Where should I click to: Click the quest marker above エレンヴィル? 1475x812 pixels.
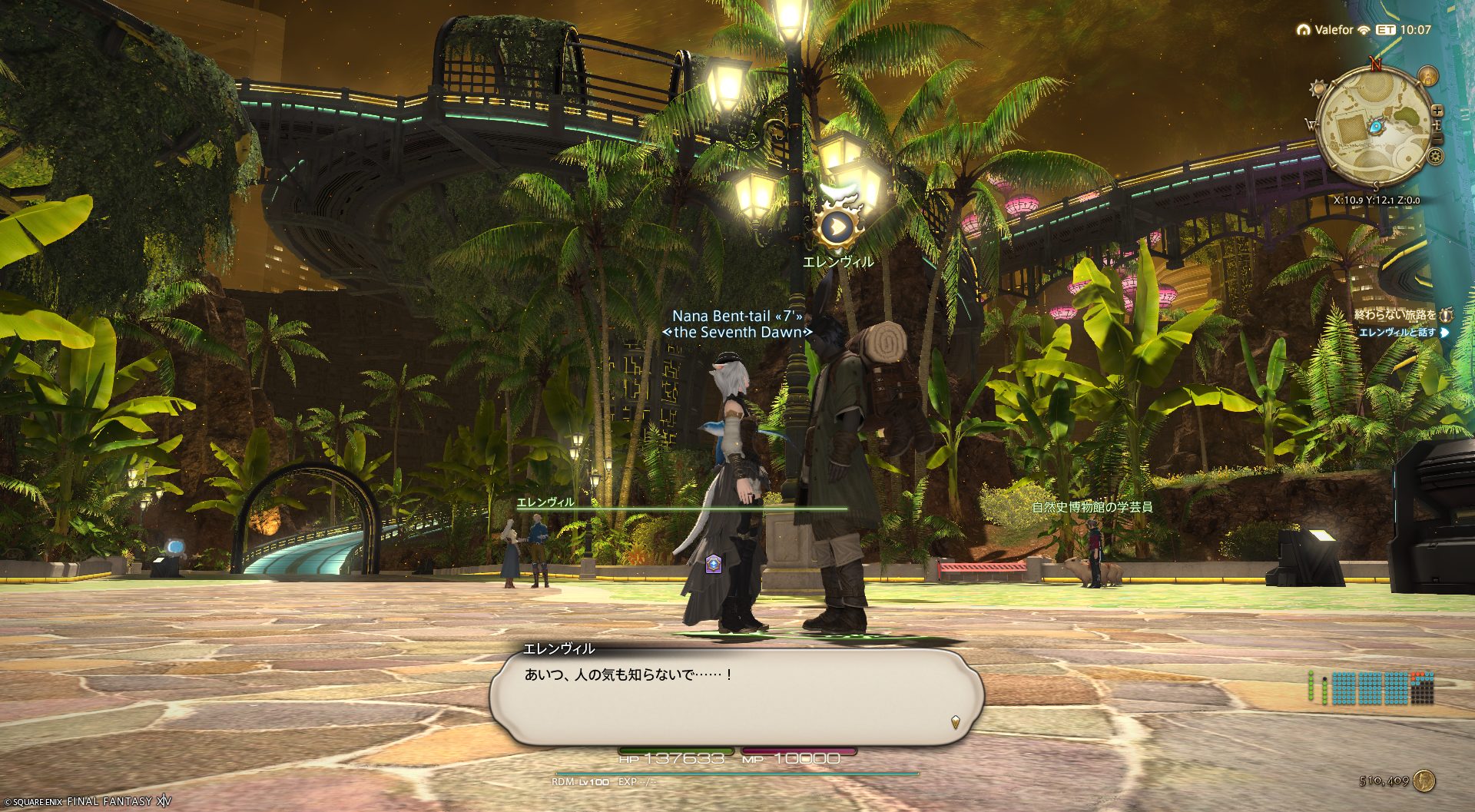pyautogui.click(x=837, y=226)
